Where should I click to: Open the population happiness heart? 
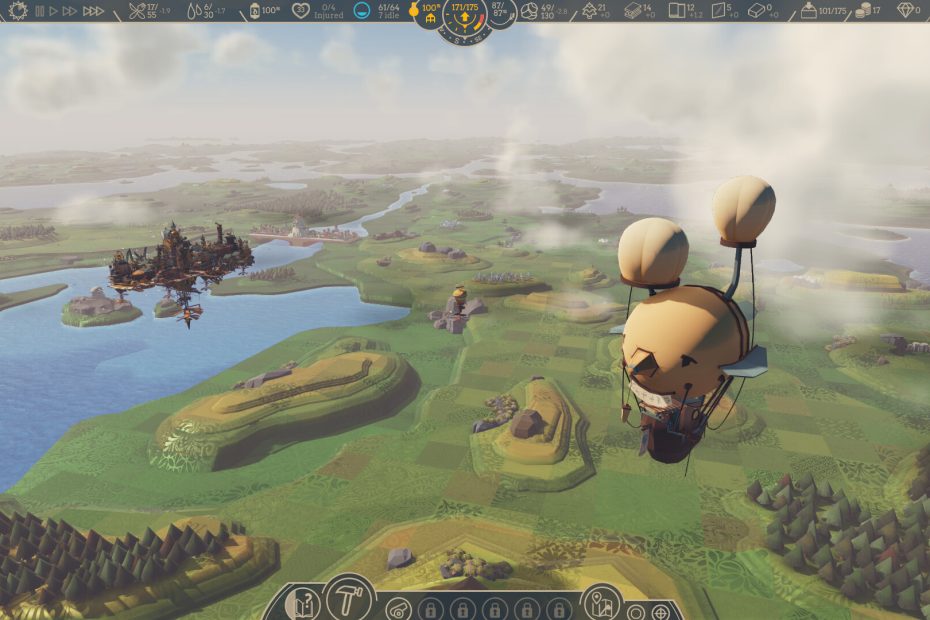tap(301, 11)
